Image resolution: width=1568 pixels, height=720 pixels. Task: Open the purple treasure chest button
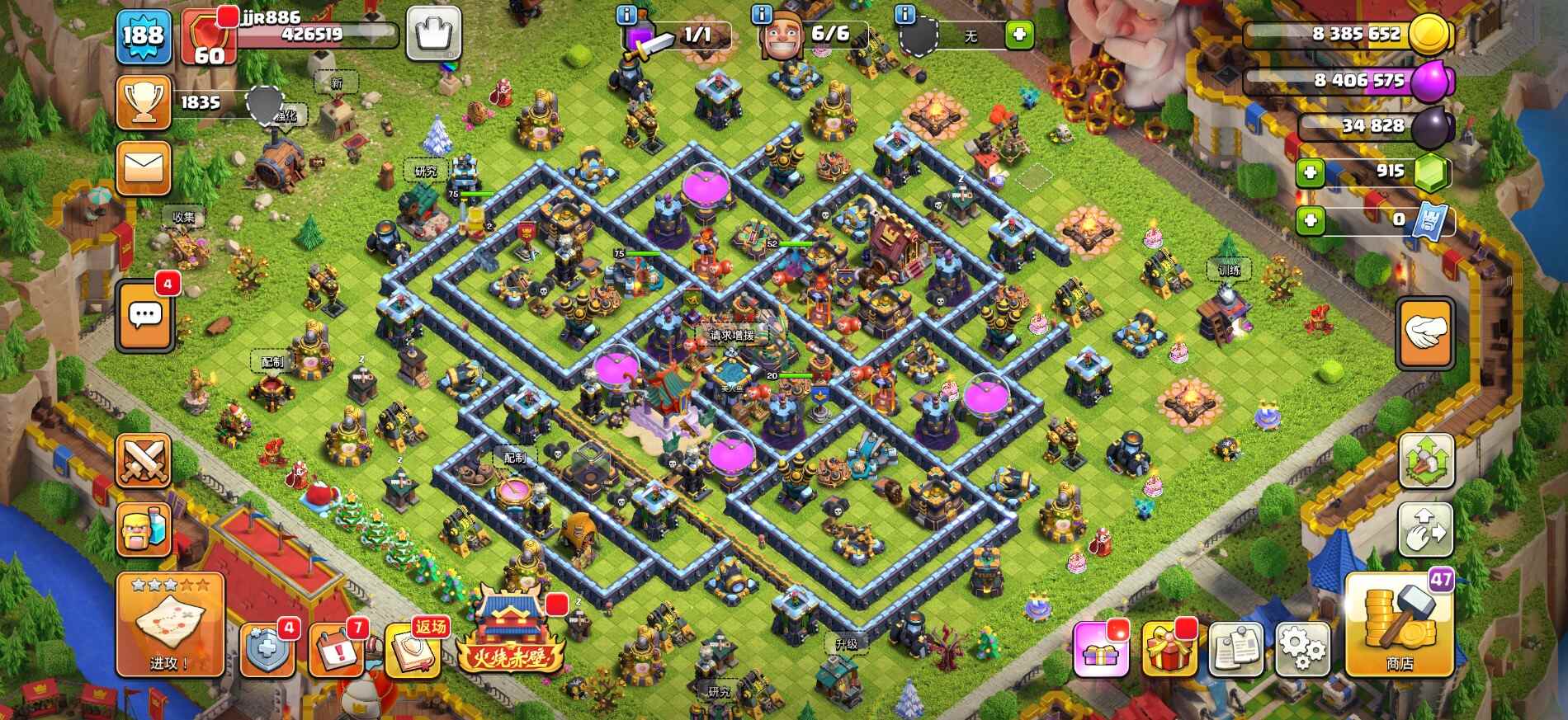(1101, 648)
